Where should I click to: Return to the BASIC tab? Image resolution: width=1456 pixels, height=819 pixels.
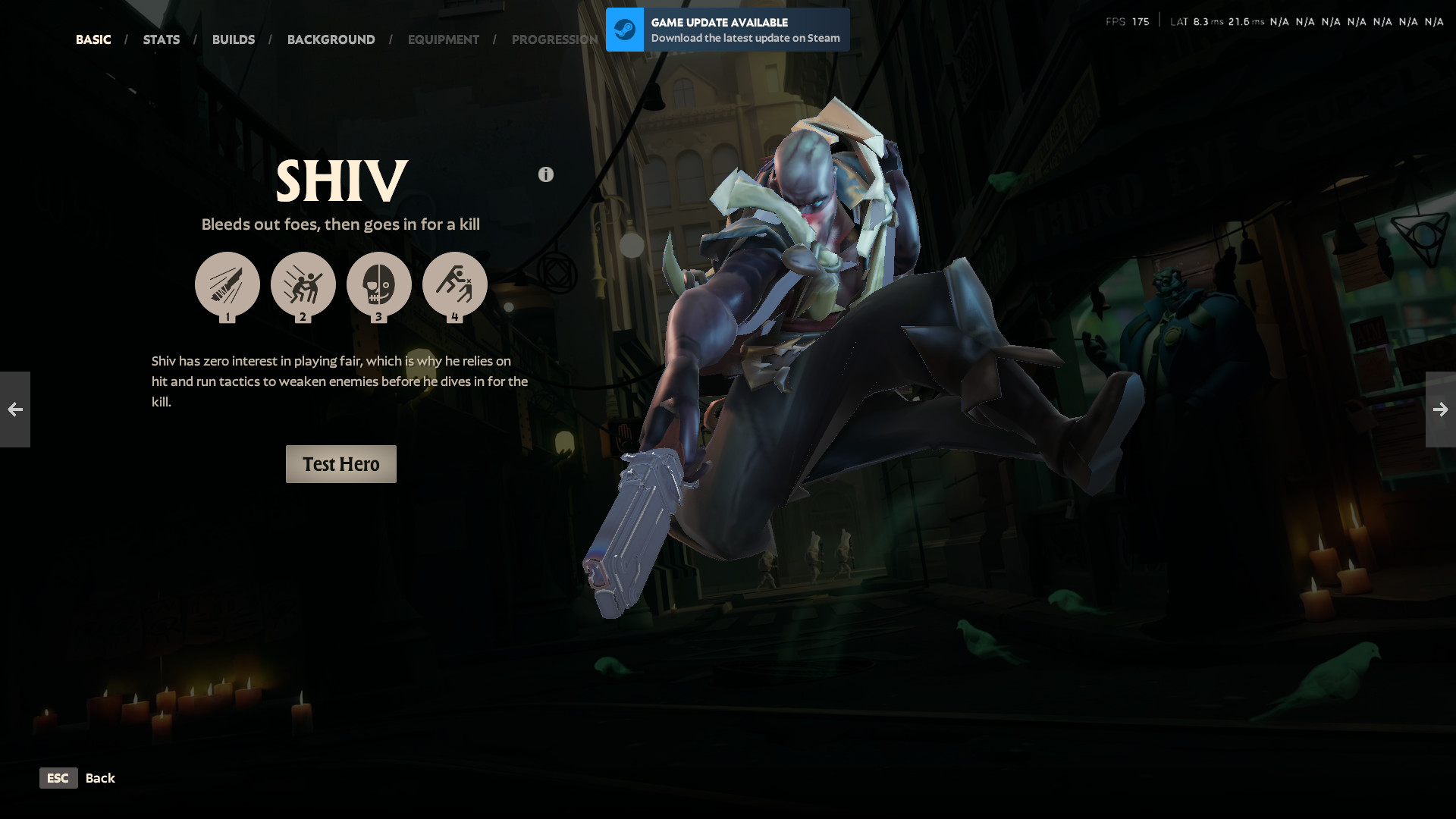coord(93,39)
